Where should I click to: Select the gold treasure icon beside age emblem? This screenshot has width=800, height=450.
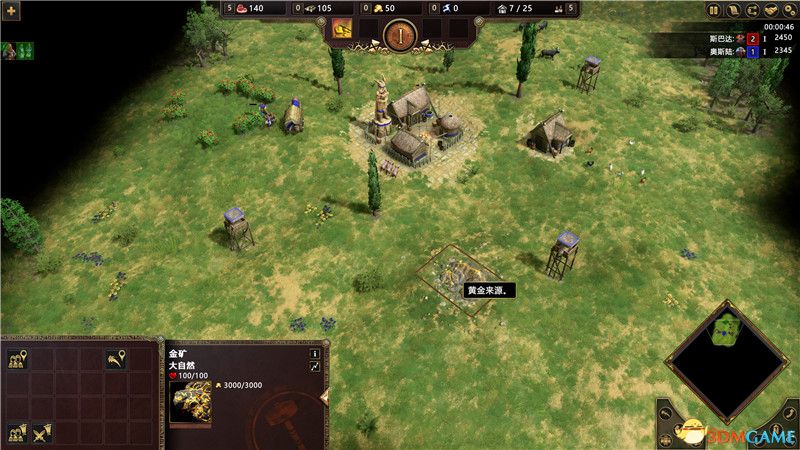click(342, 29)
